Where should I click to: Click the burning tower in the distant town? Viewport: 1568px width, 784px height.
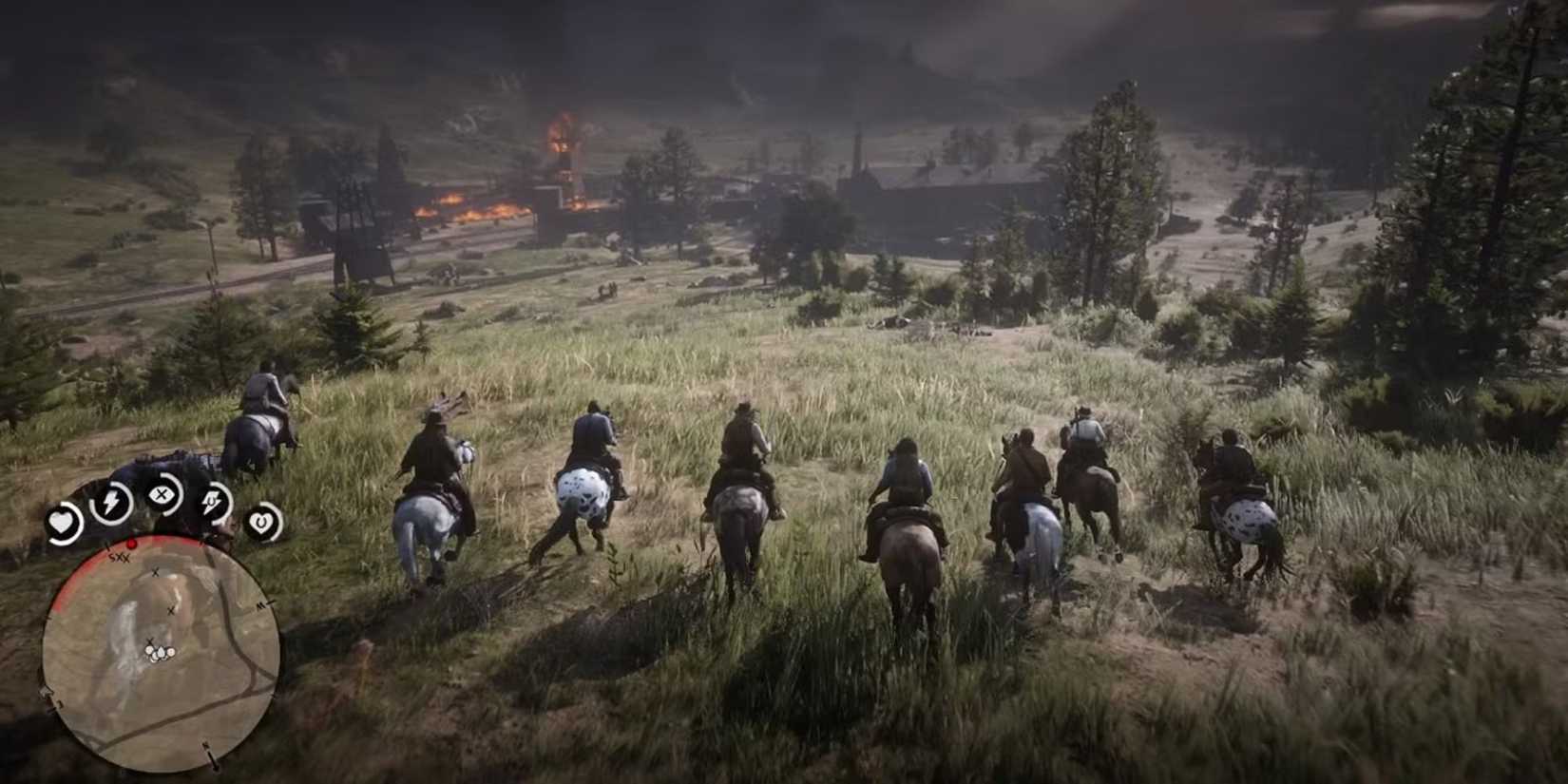click(x=561, y=152)
